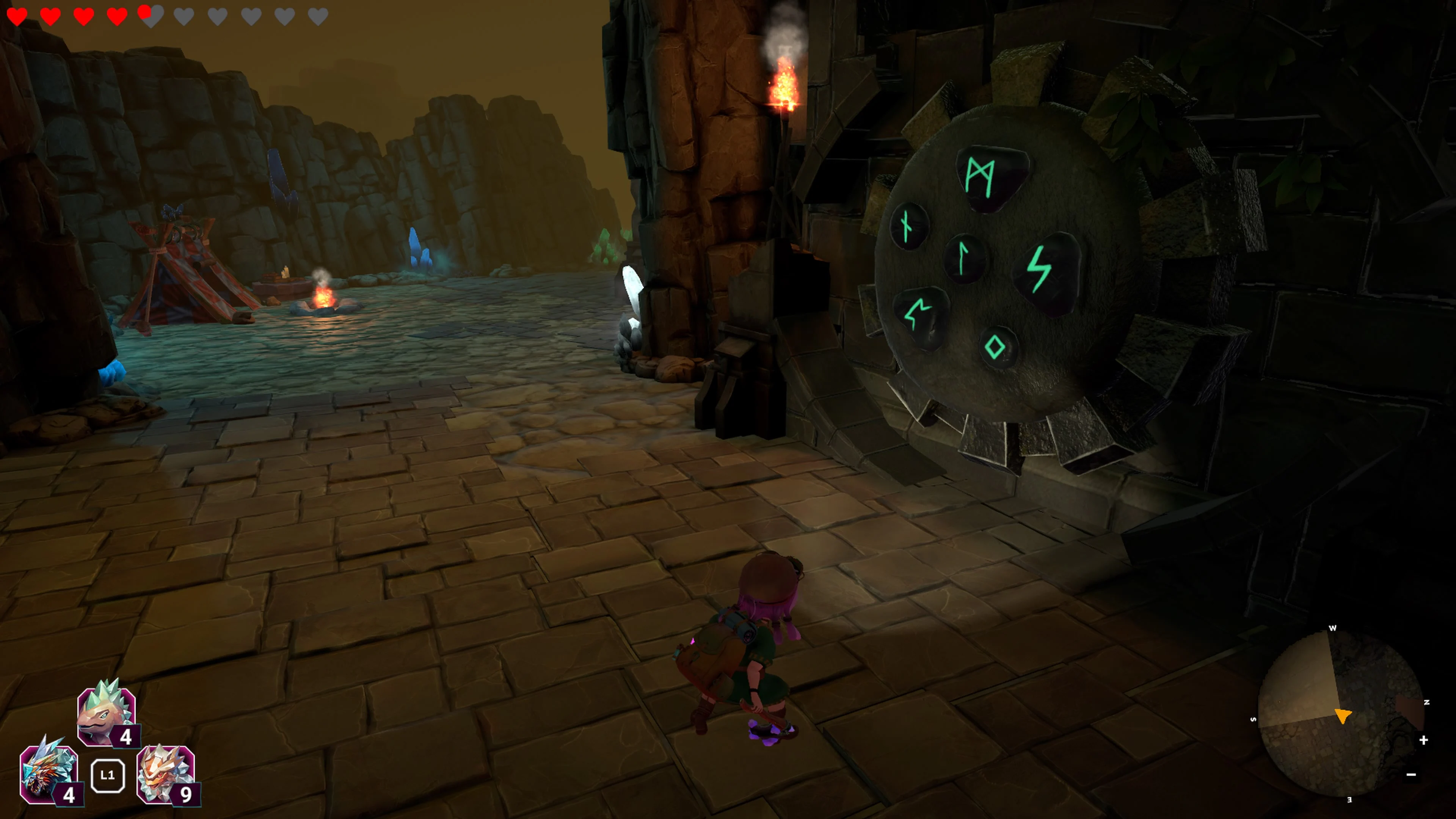Expand the minimap with the plus control
The image size is (1456, 819).
tap(1424, 741)
